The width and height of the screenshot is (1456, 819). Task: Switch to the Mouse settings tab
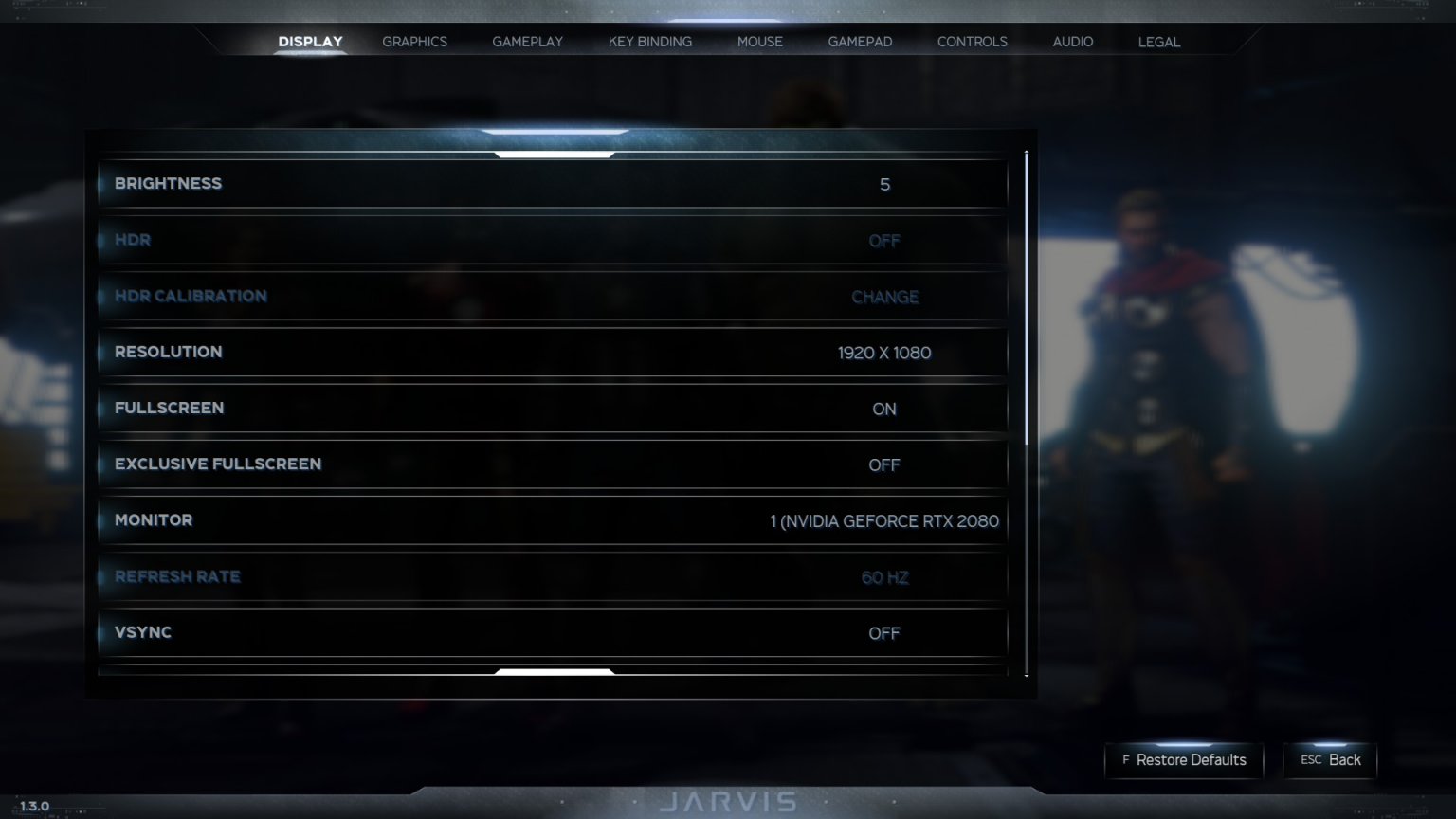pos(759,41)
